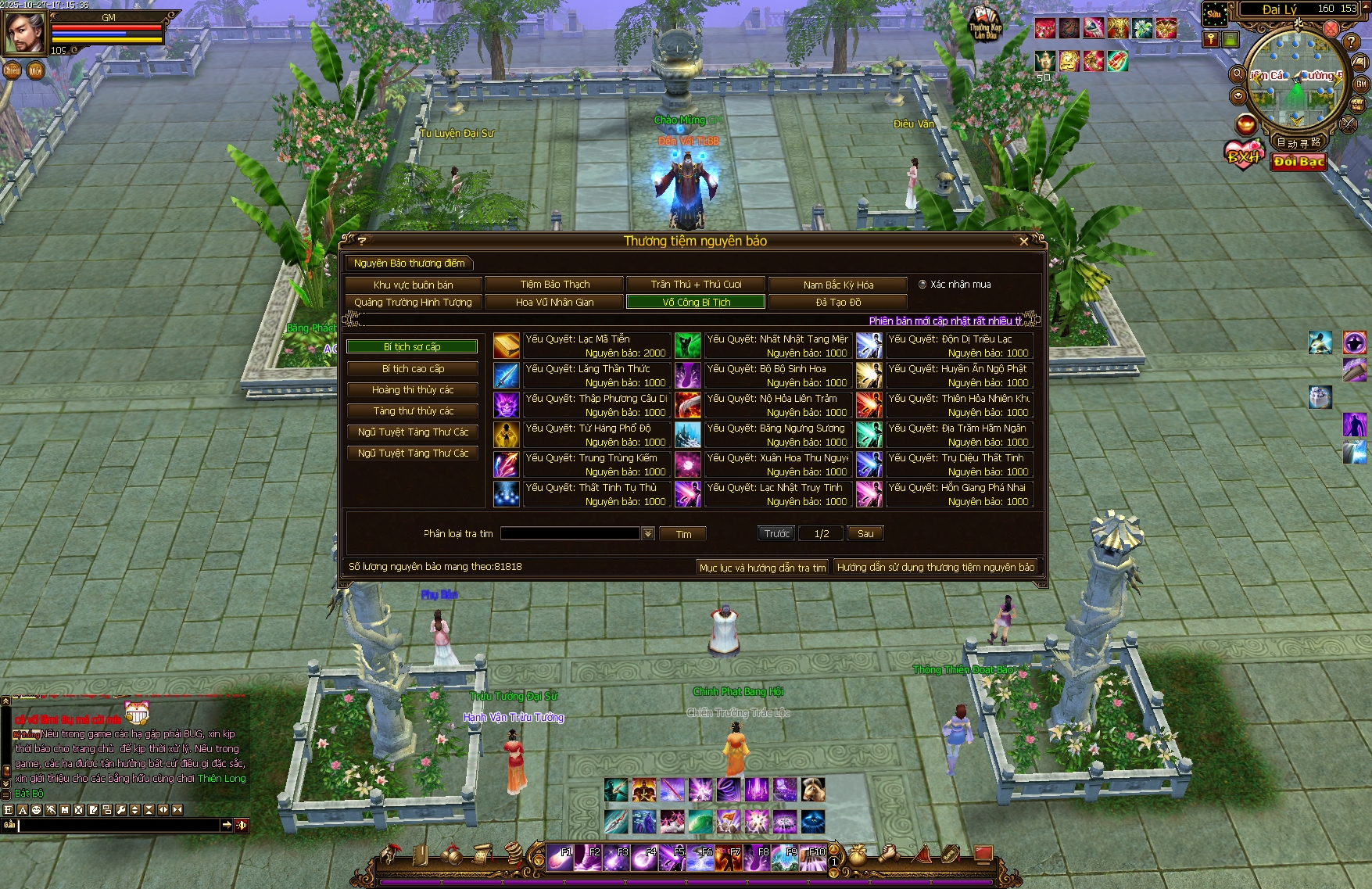Screen dimensions: 1372x889
Task: Select Hoàng thi thủy các category
Action: (413, 390)
